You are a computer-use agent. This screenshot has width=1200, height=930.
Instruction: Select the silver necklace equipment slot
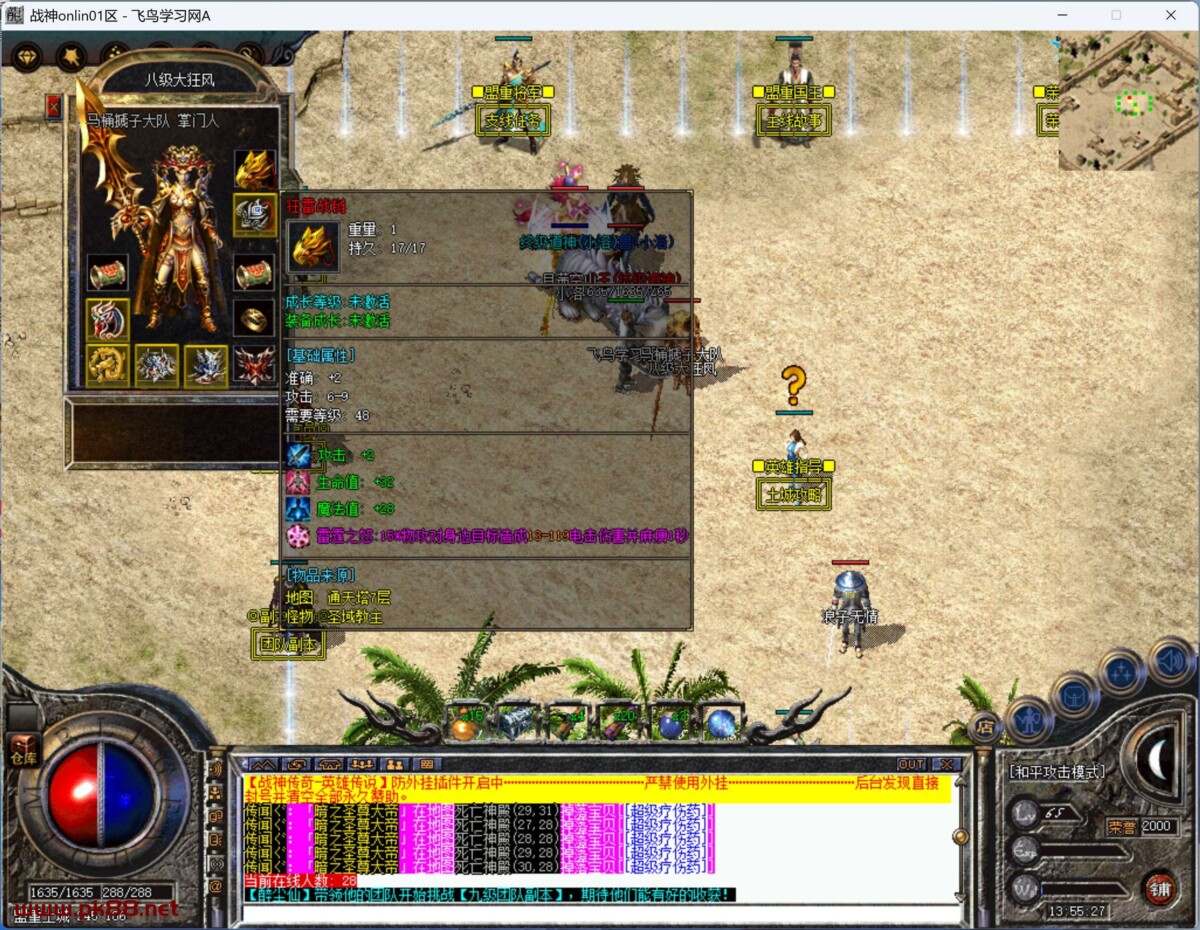coord(255,215)
